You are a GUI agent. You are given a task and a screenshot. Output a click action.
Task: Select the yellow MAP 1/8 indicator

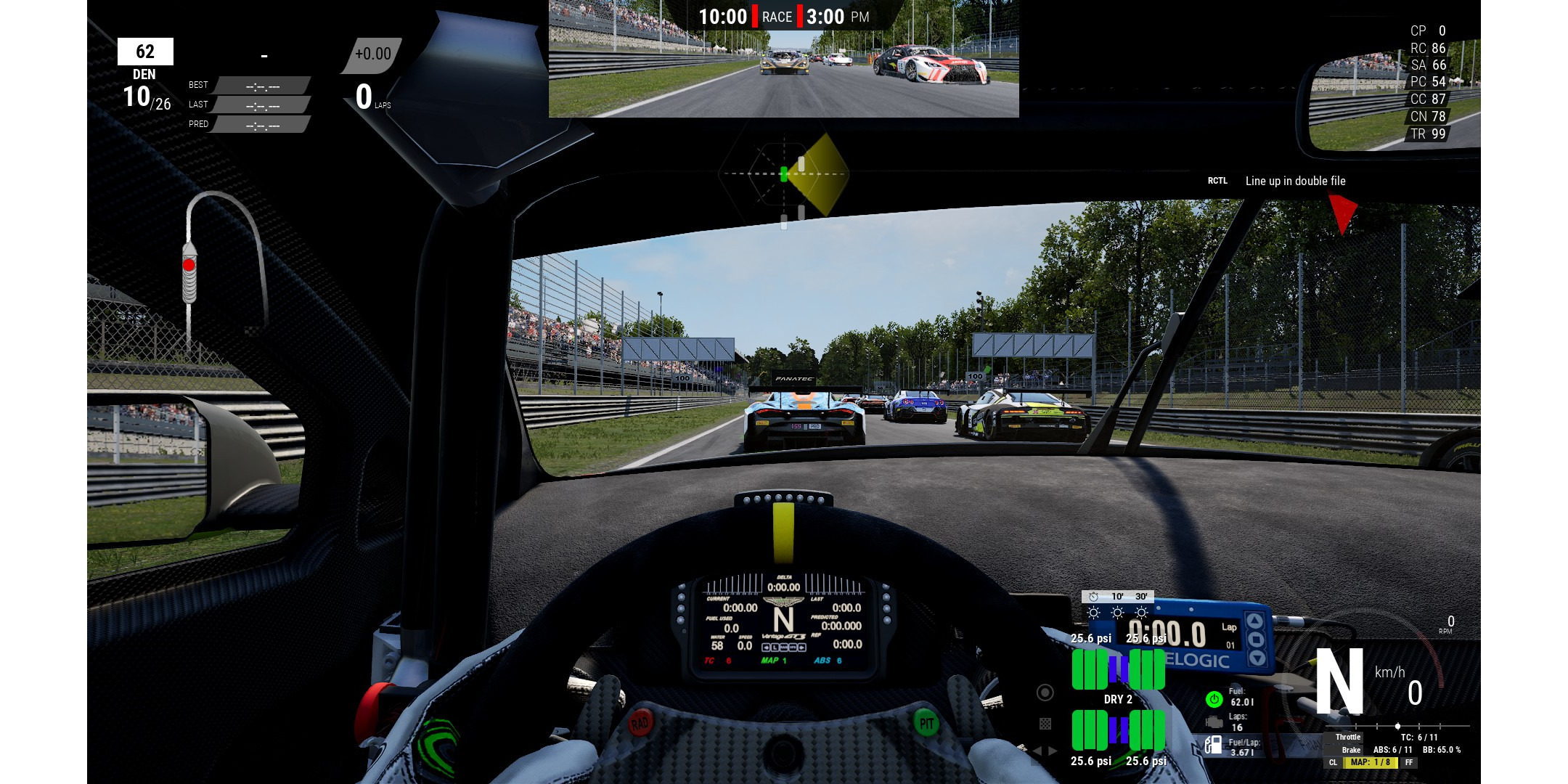coord(1371,762)
